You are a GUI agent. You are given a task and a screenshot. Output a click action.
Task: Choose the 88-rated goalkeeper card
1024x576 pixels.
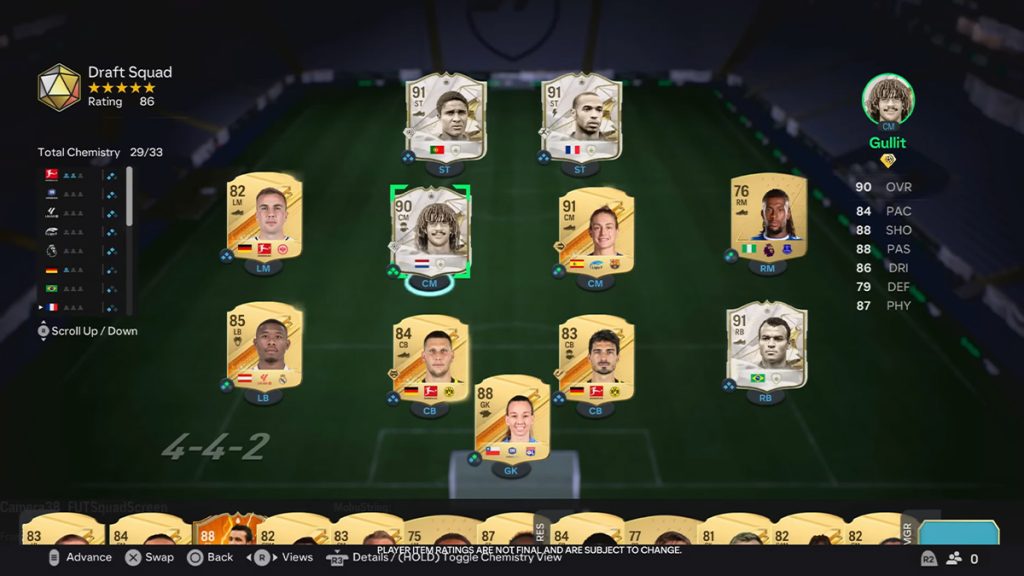[511, 417]
